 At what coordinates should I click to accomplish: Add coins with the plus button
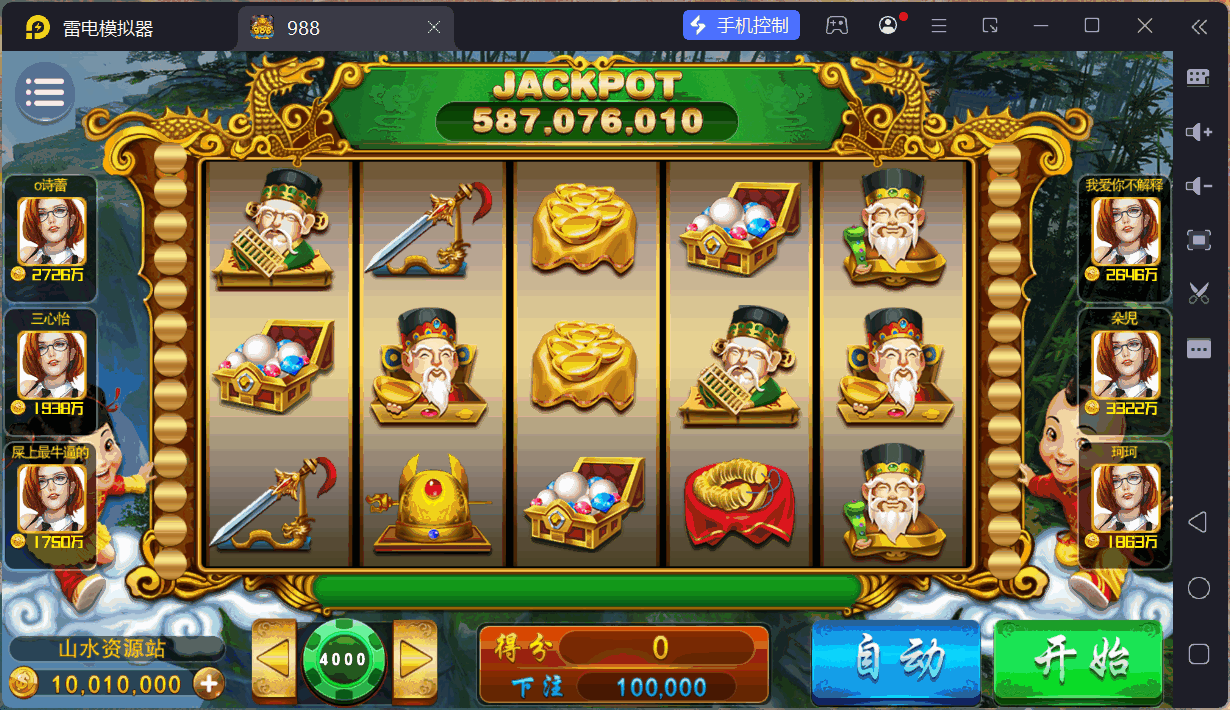[x=209, y=684]
